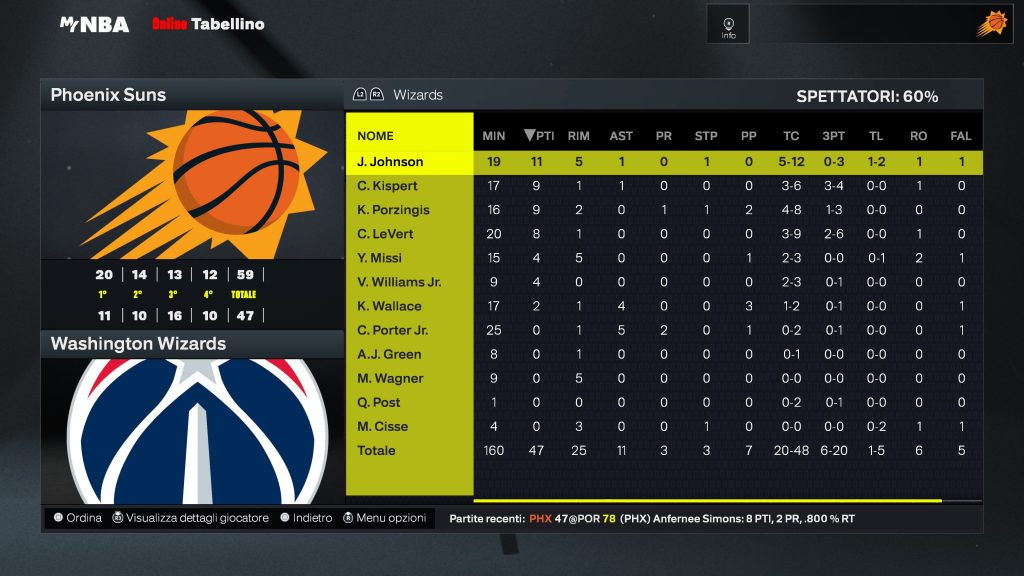Sort by the PTI points column
This screenshot has width=1024, height=576.
[x=540, y=136]
